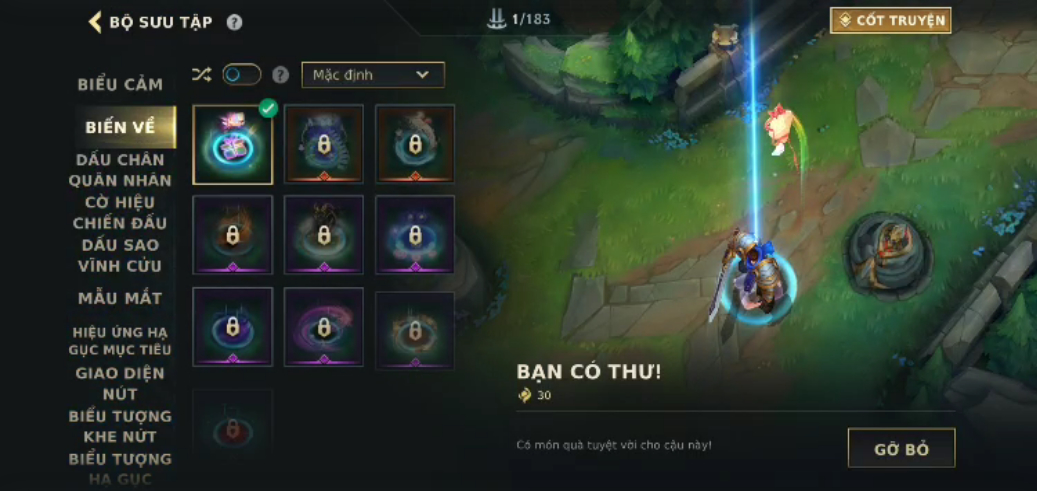This screenshot has width=1037, height=491.
Task: Switch to the Biểu Cảm tab
Action: coord(120,85)
